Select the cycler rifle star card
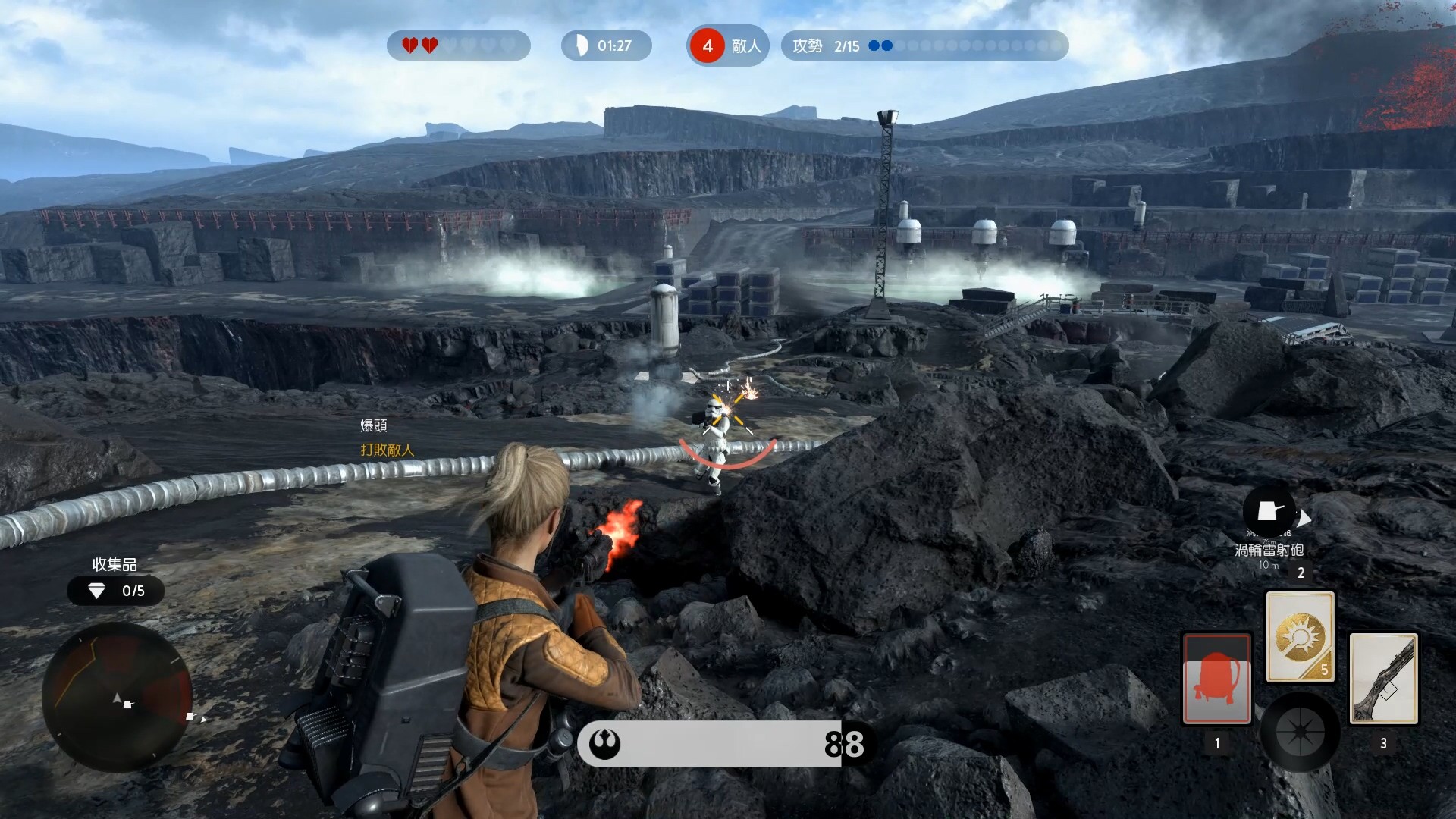Screen dimensions: 1456x819 (1384, 679)
